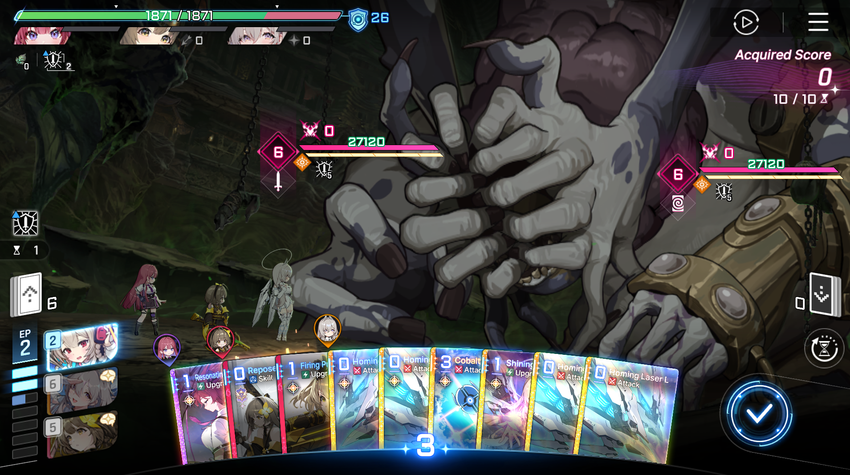Image resolution: width=850 pixels, height=475 pixels.
Task: Toggle the auto-play speed button
Action: point(746,22)
